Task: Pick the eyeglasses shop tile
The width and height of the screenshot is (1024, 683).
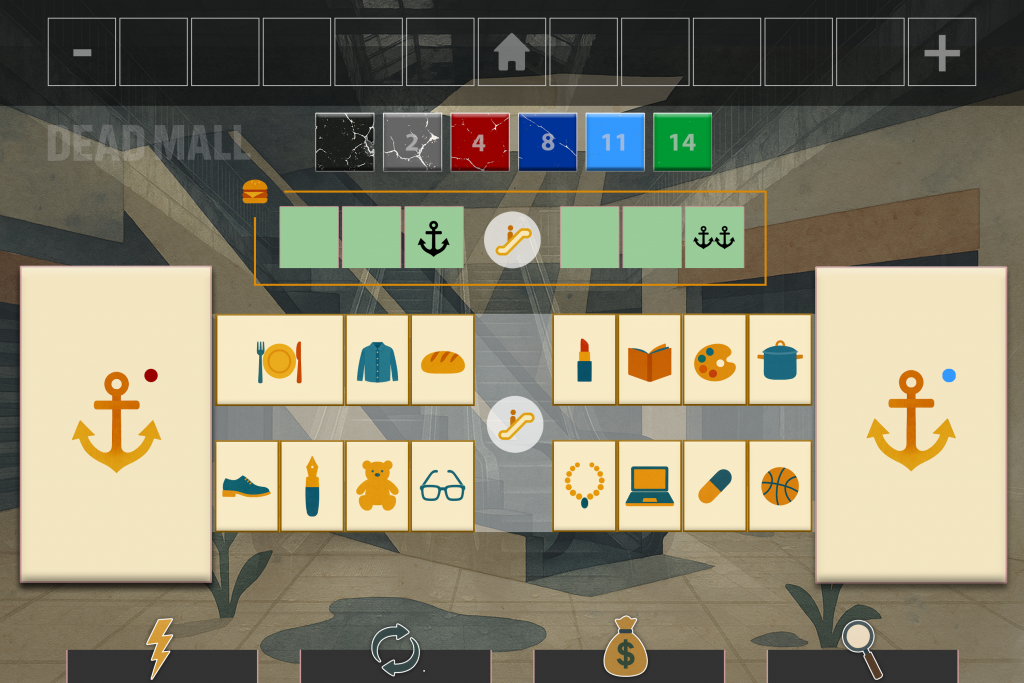Action: pos(442,486)
